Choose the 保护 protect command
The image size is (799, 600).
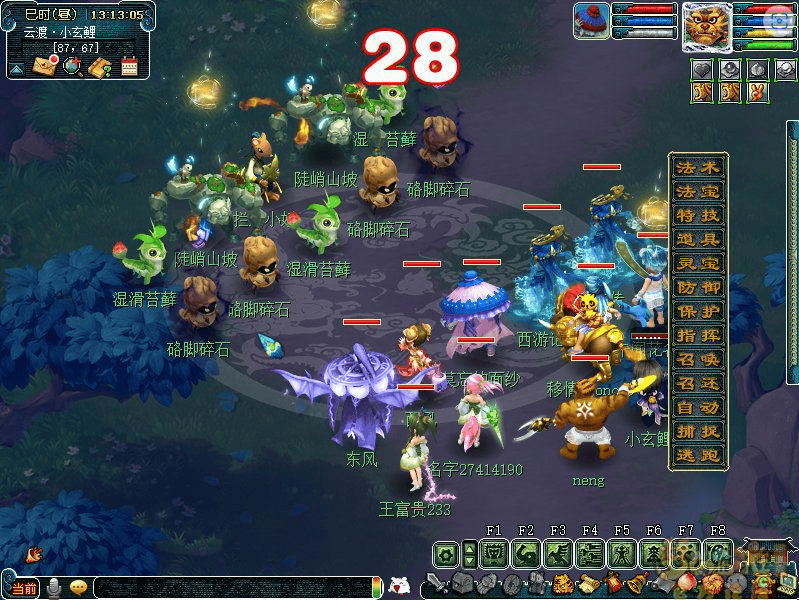(x=698, y=311)
